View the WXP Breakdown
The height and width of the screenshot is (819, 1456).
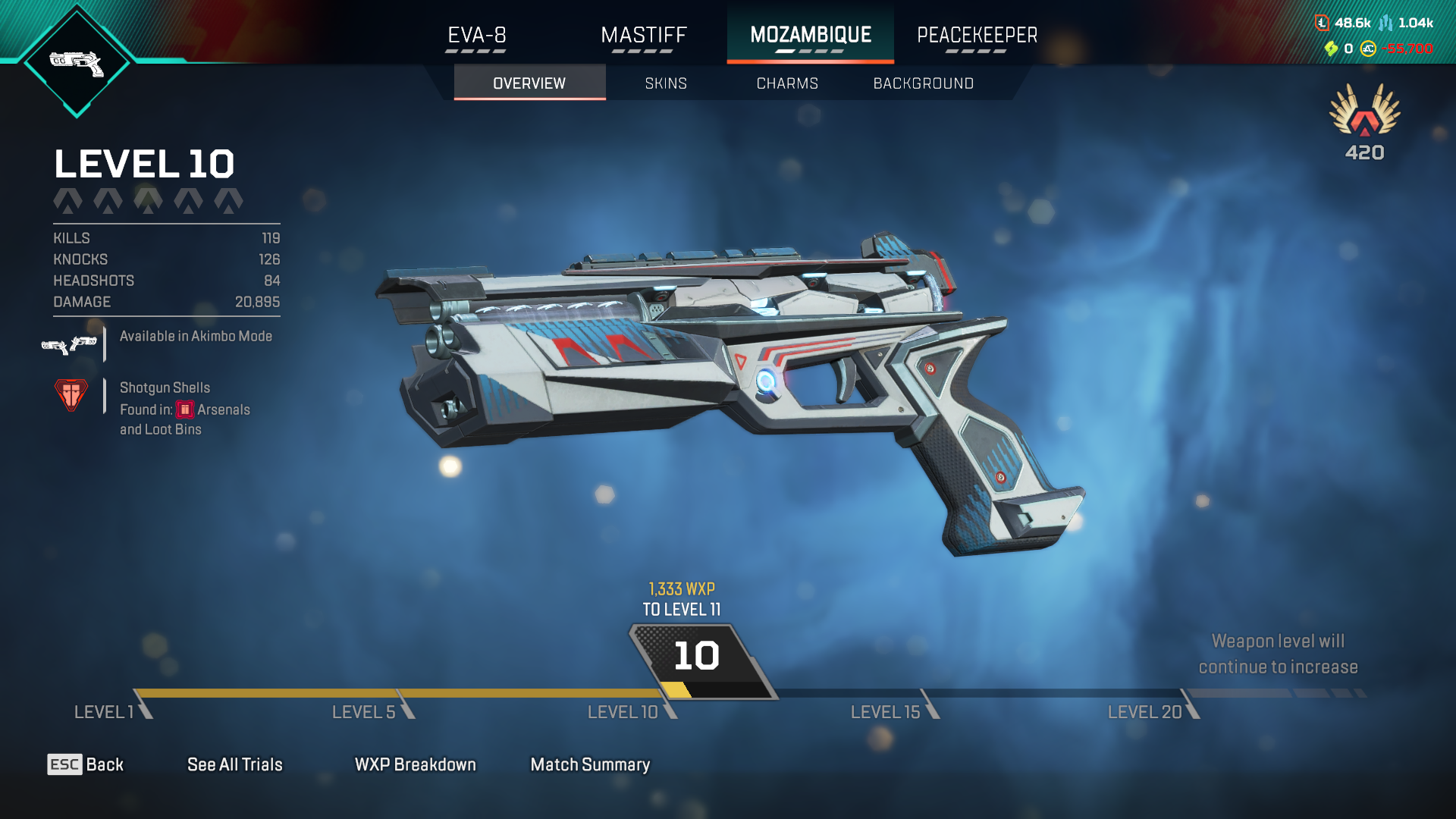pos(415,764)
